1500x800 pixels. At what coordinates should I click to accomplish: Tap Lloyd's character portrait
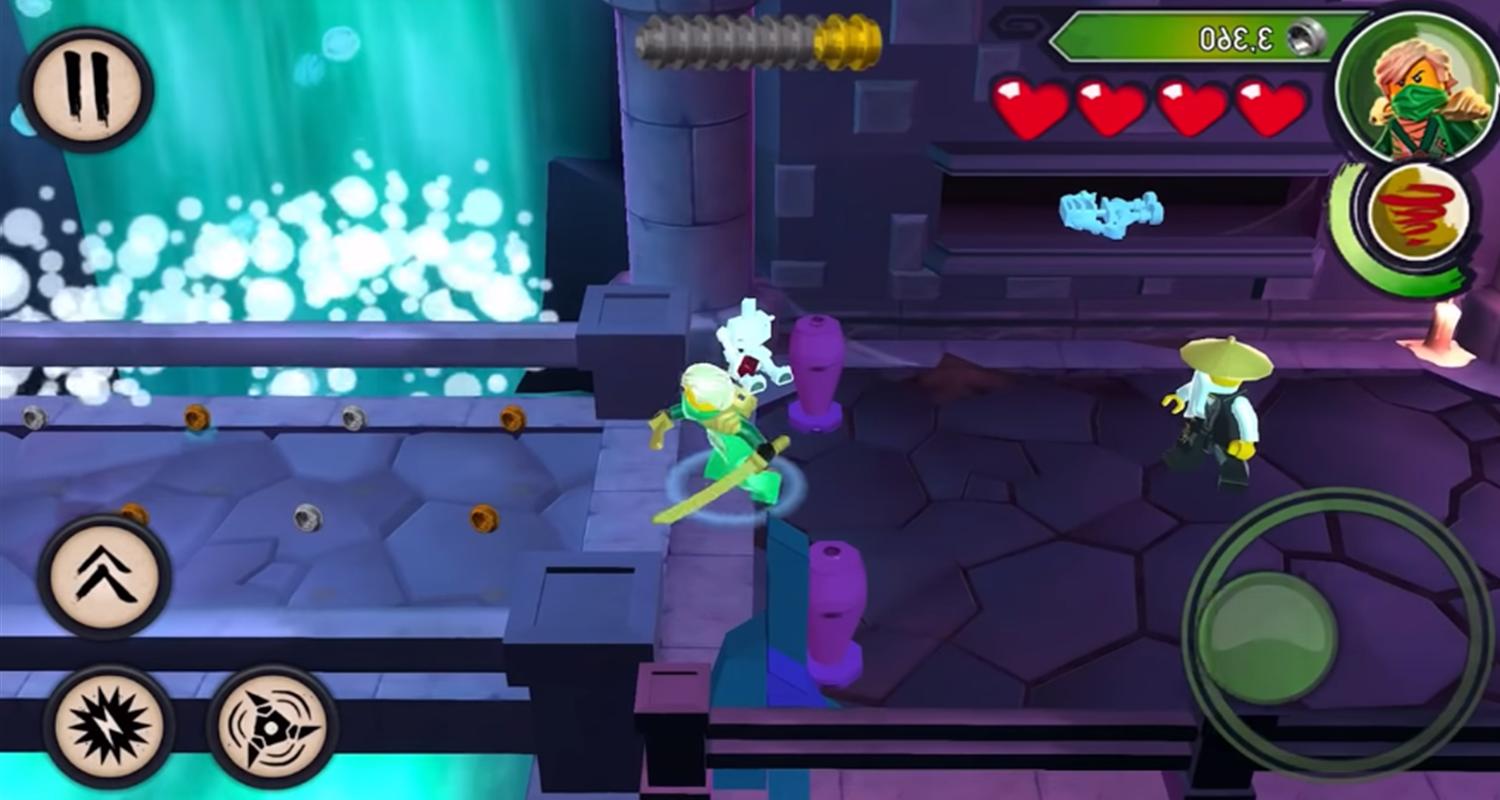click(x=1408, y=95)
